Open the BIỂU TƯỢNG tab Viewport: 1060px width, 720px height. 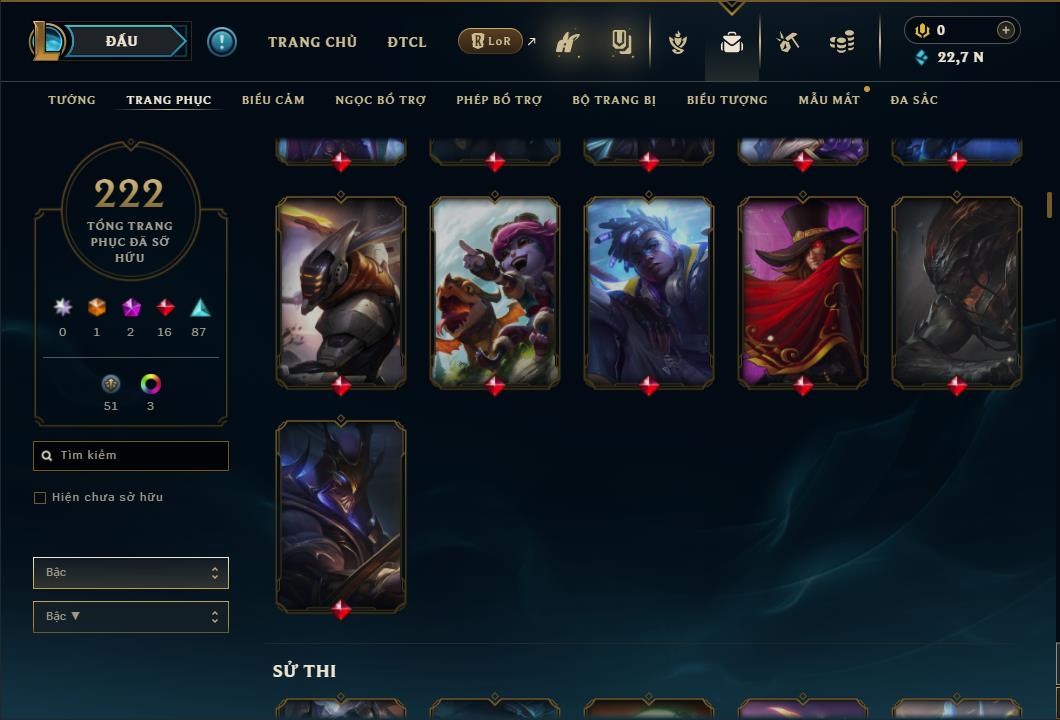[x=727, y=100]
